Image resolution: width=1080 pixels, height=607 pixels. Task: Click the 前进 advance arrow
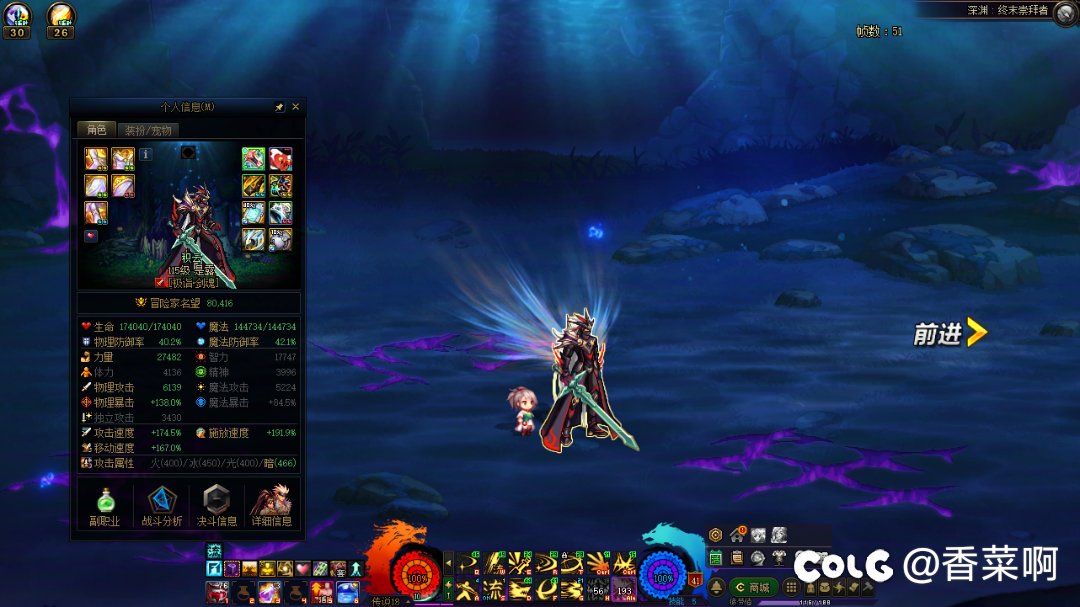coord(950,334)
